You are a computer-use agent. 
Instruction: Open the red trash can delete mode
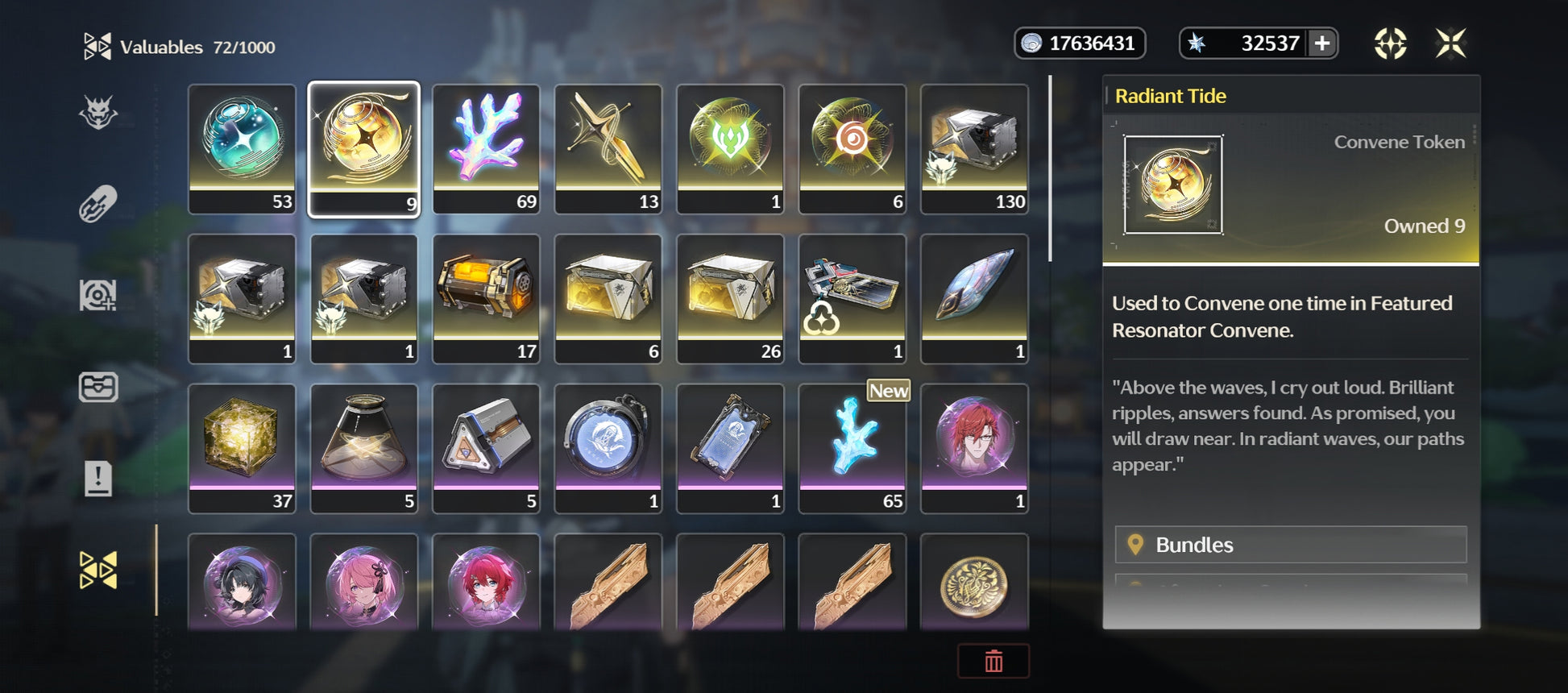[x=993, y=661]
